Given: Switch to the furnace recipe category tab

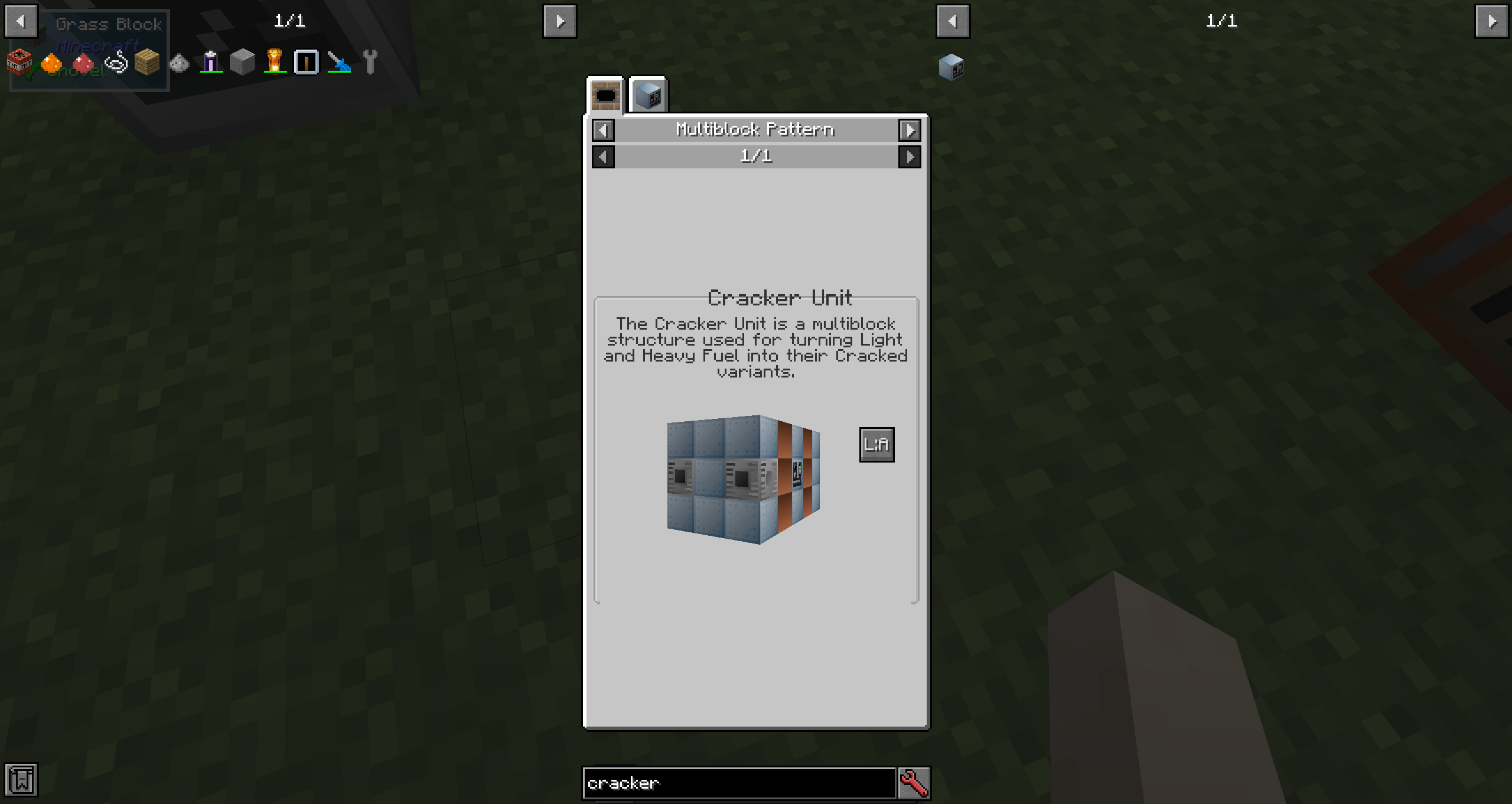Looking at the screenshot, I should pyautogui.click(x=605, y=95).
